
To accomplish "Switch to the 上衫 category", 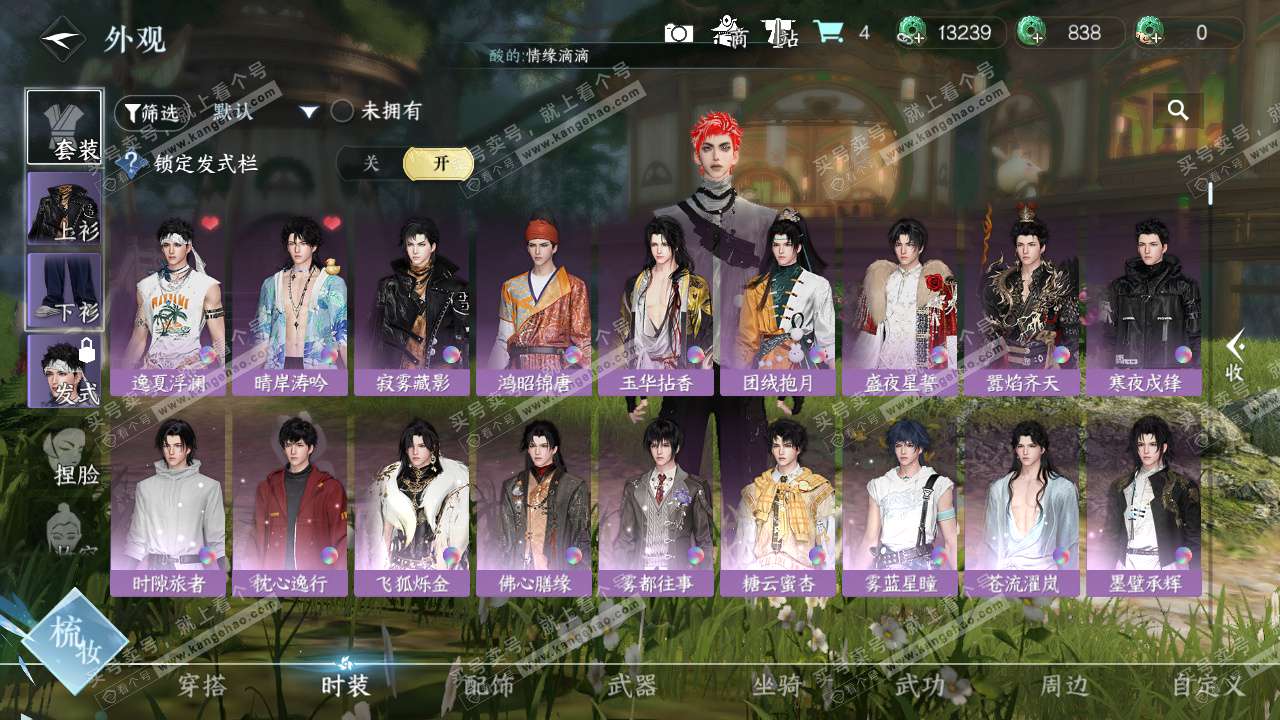I will 65,208.
